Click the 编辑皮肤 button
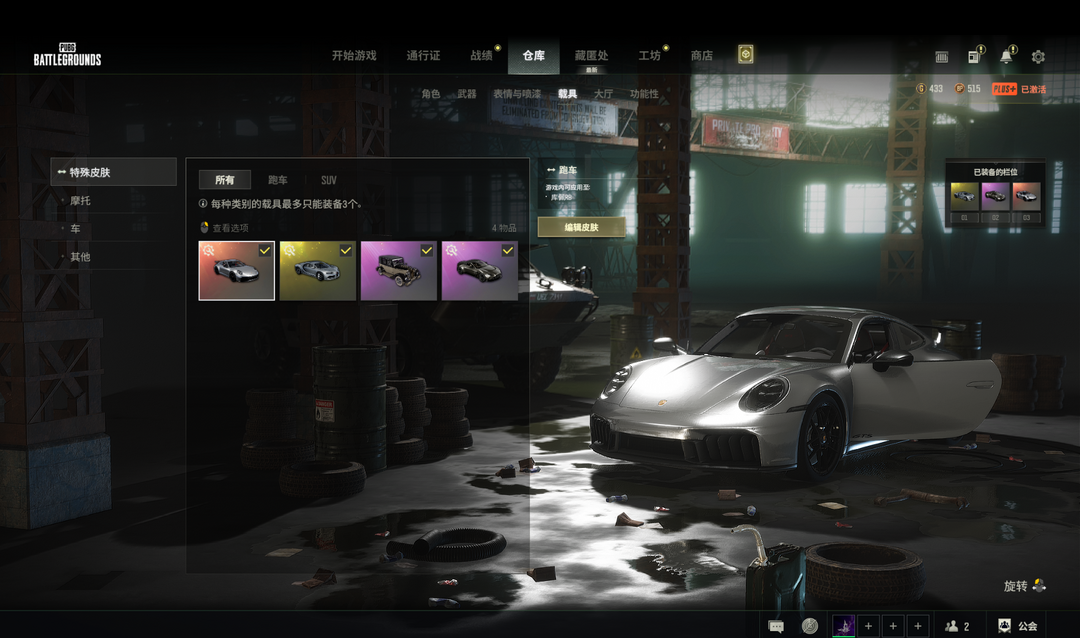The width and height of the screenshot is (1080, 638). 581,227
